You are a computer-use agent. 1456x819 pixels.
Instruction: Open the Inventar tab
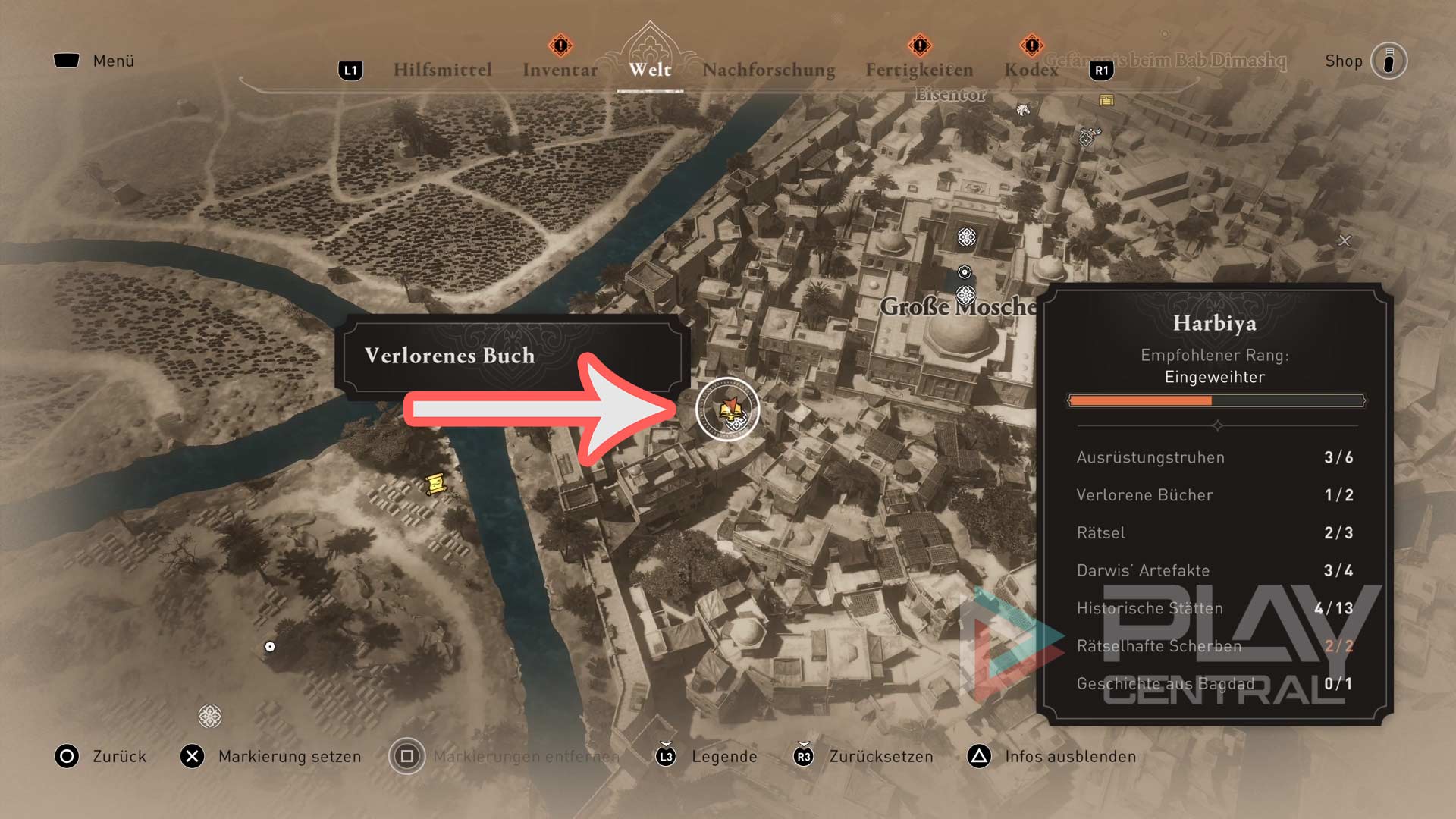[x=560, y=70]
